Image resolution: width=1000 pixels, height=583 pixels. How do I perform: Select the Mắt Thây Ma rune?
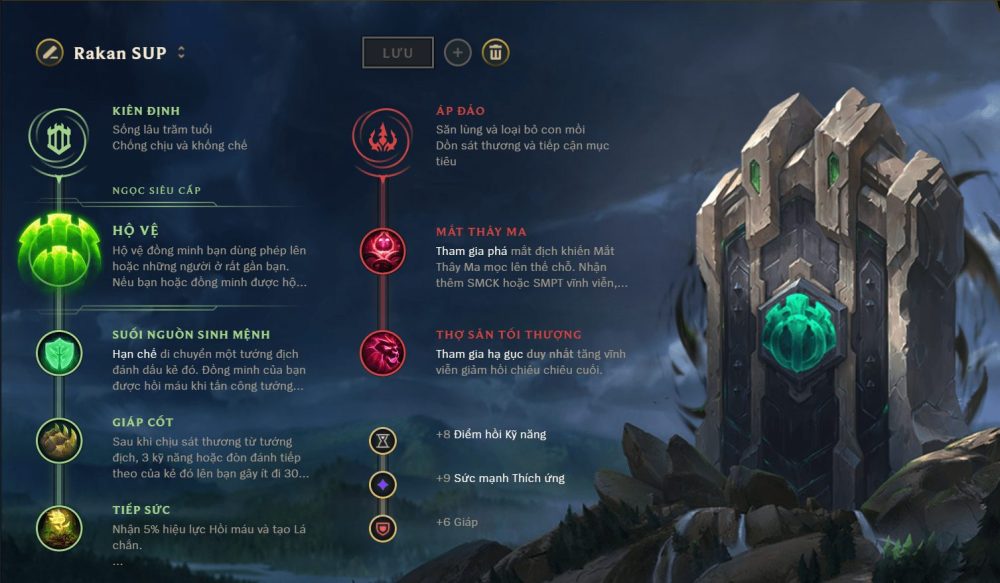383,250
